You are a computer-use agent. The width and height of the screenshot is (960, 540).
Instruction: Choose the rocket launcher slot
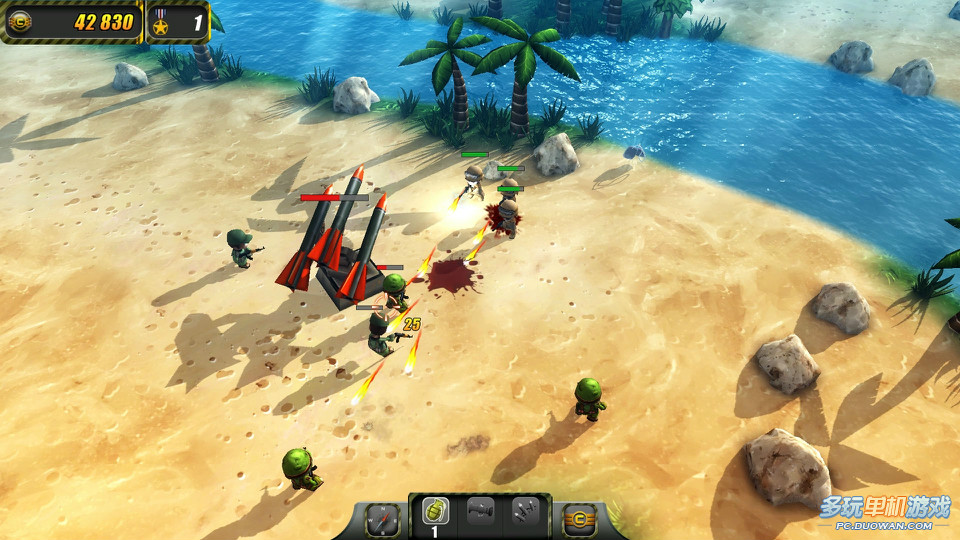pos(481,513)
